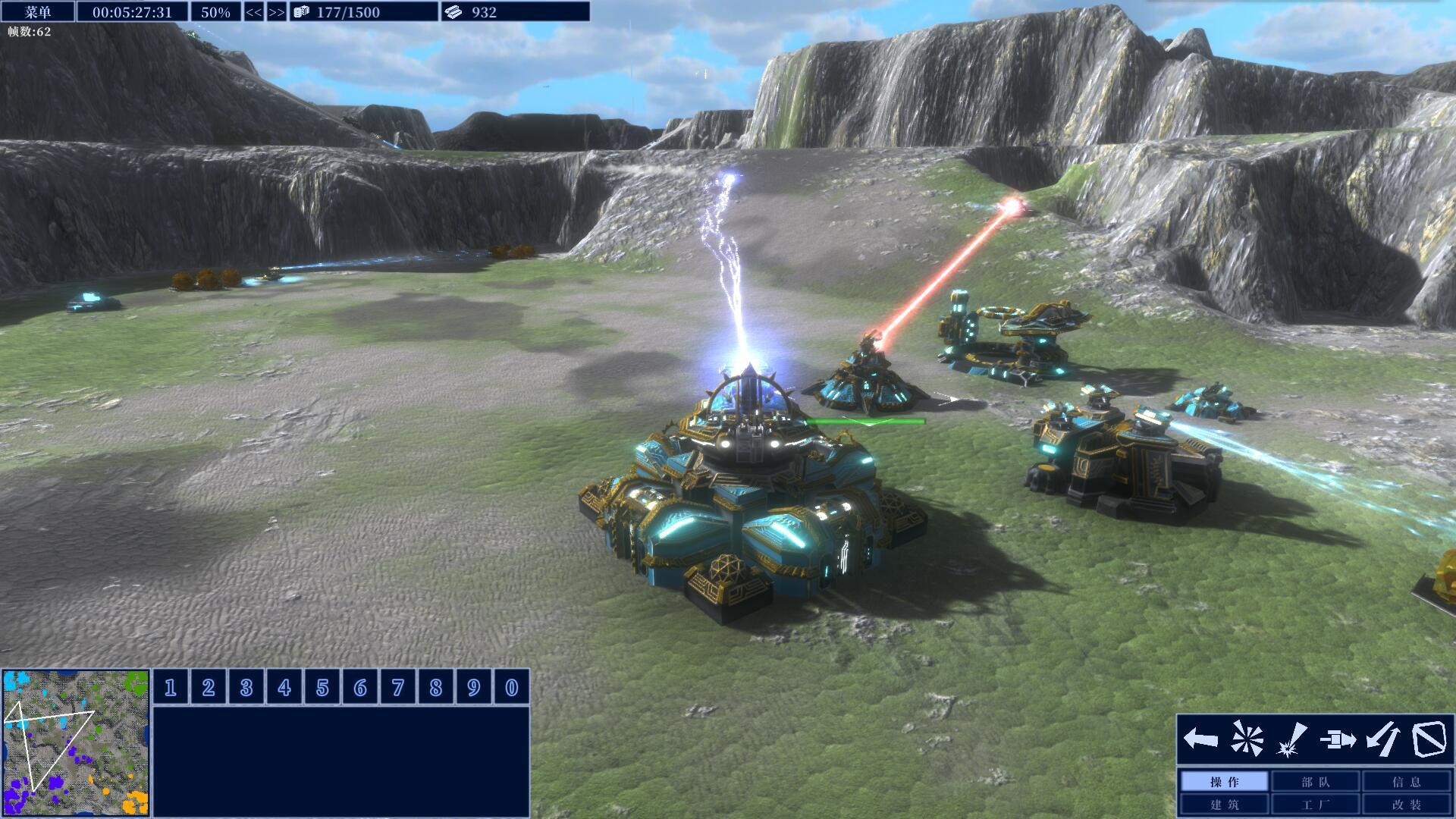Choose control group 0
This screenshot has width=1456, height=819.
(512, 687)
